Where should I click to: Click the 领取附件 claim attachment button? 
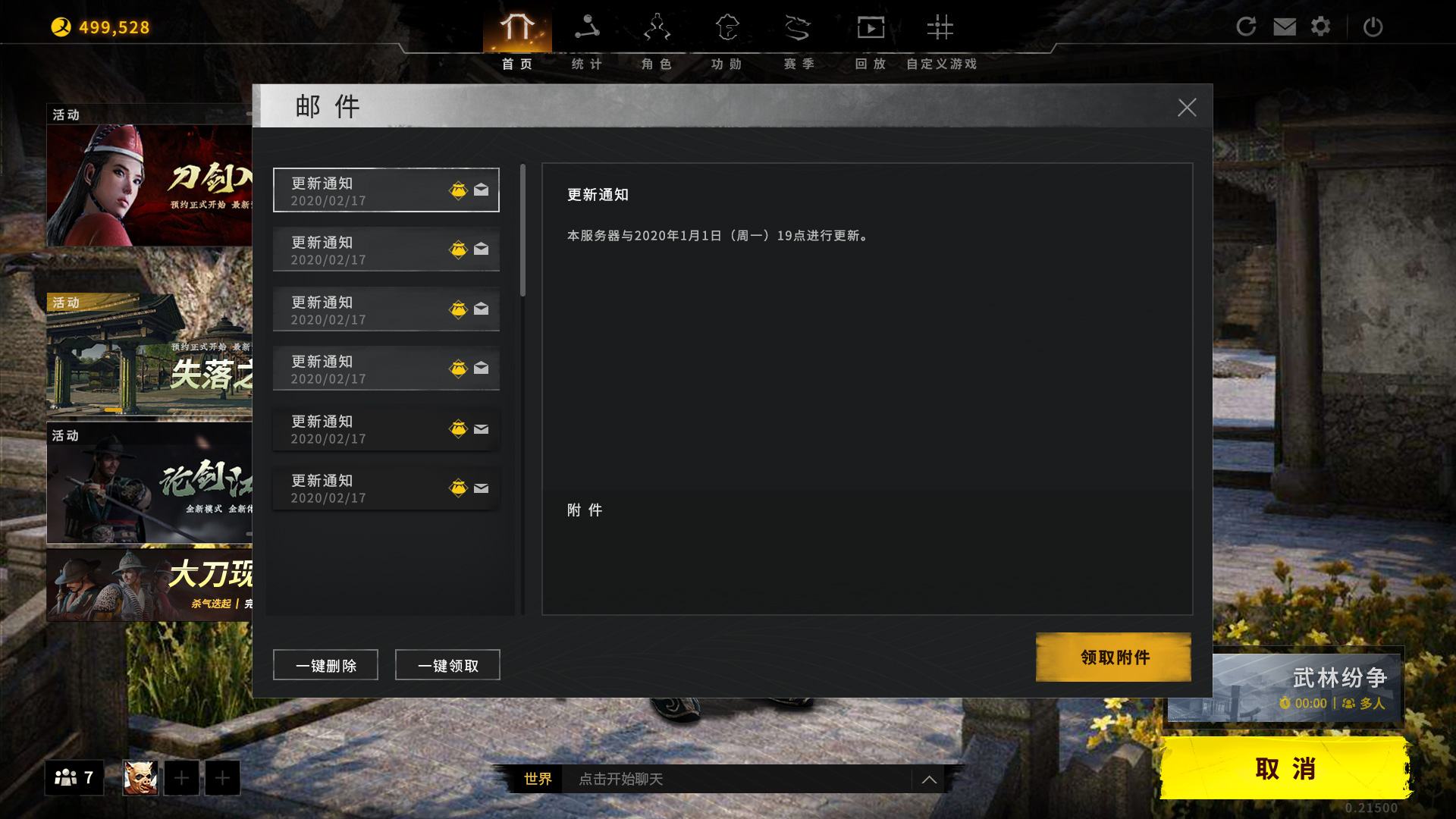[1112, 657]
